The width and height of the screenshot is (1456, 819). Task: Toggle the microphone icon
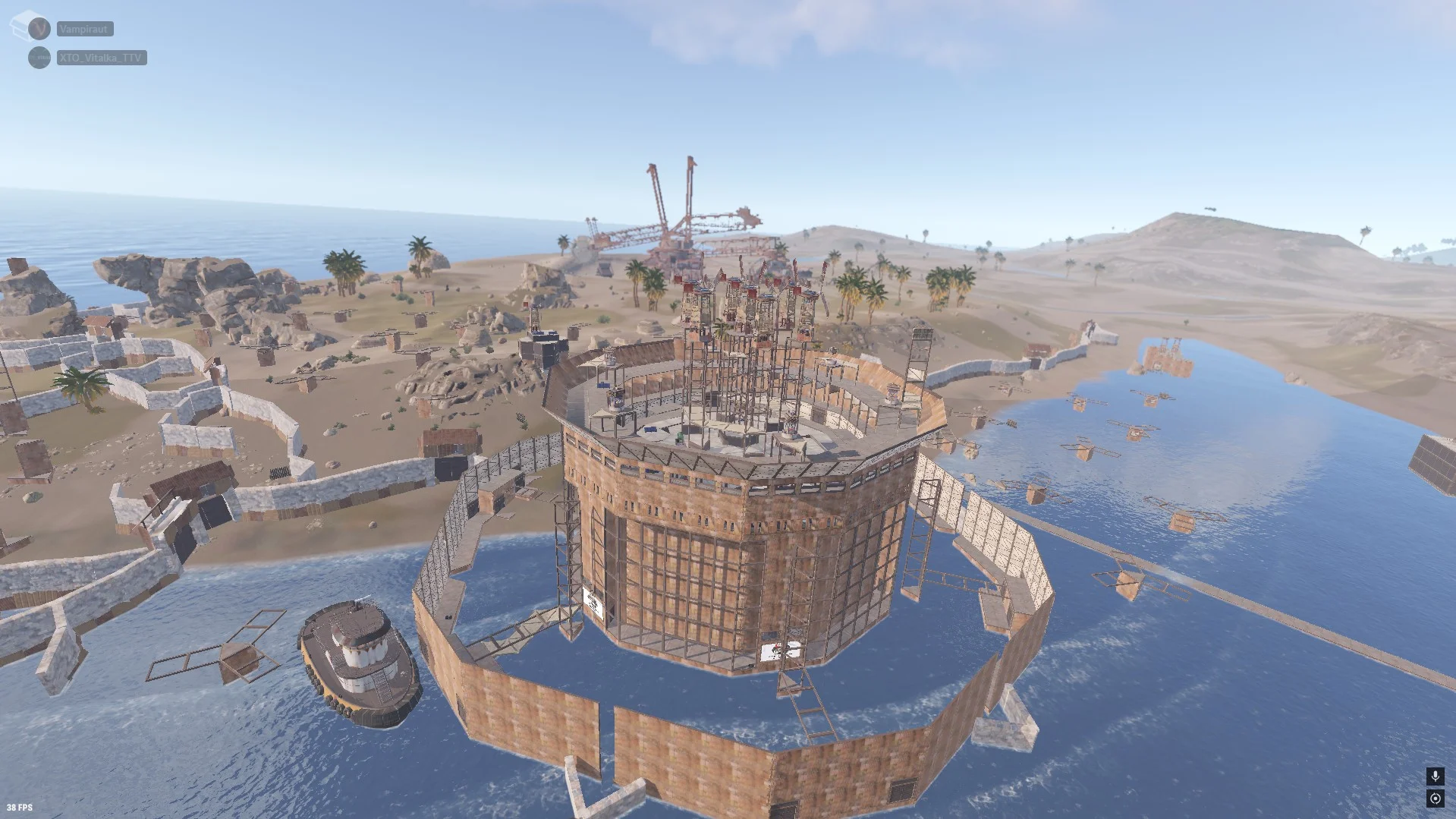[x=1435, y=776]
